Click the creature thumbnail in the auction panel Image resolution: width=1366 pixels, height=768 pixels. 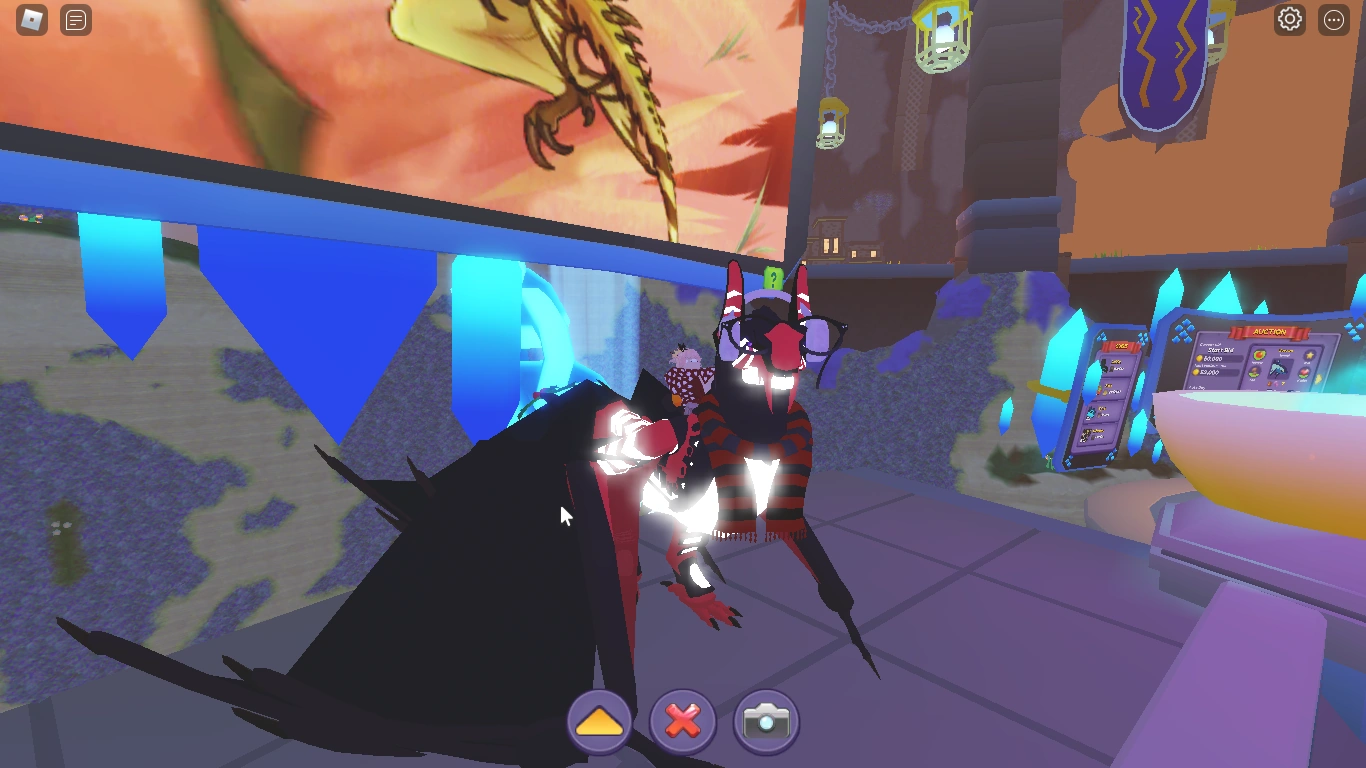(1278, 369)
